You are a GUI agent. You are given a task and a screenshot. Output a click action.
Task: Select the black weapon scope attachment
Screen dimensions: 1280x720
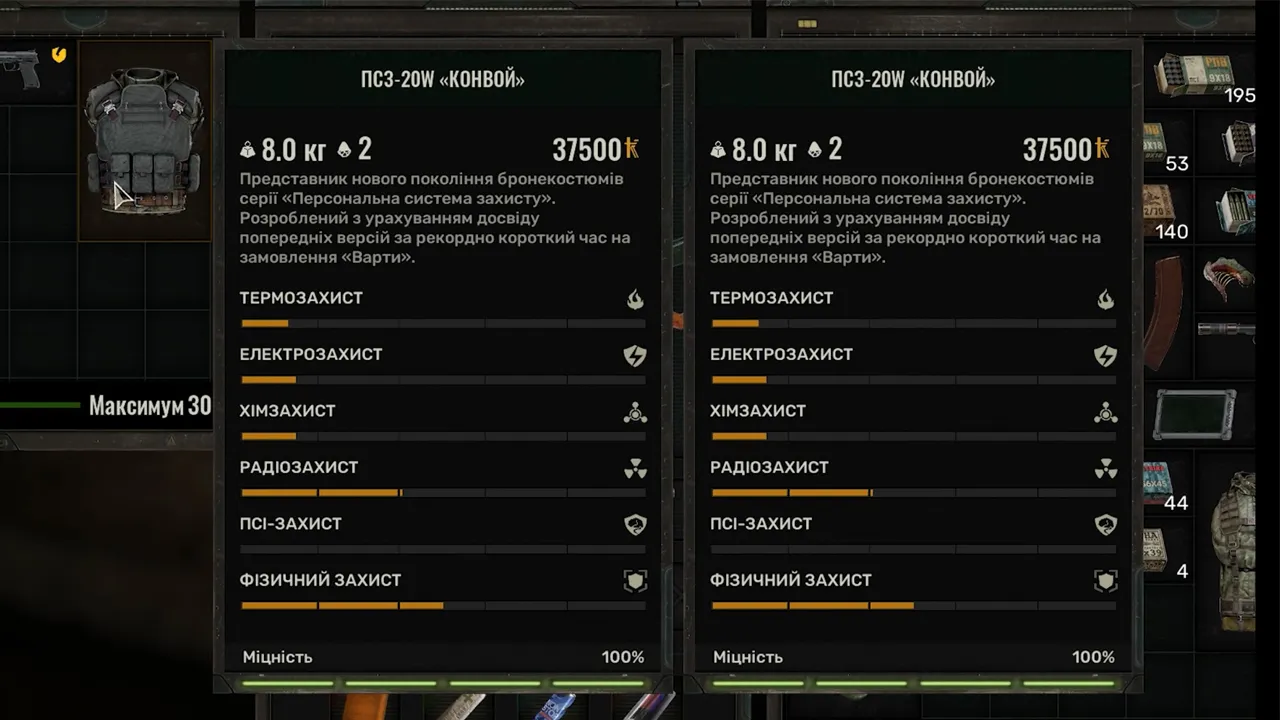click(1228, 328)
